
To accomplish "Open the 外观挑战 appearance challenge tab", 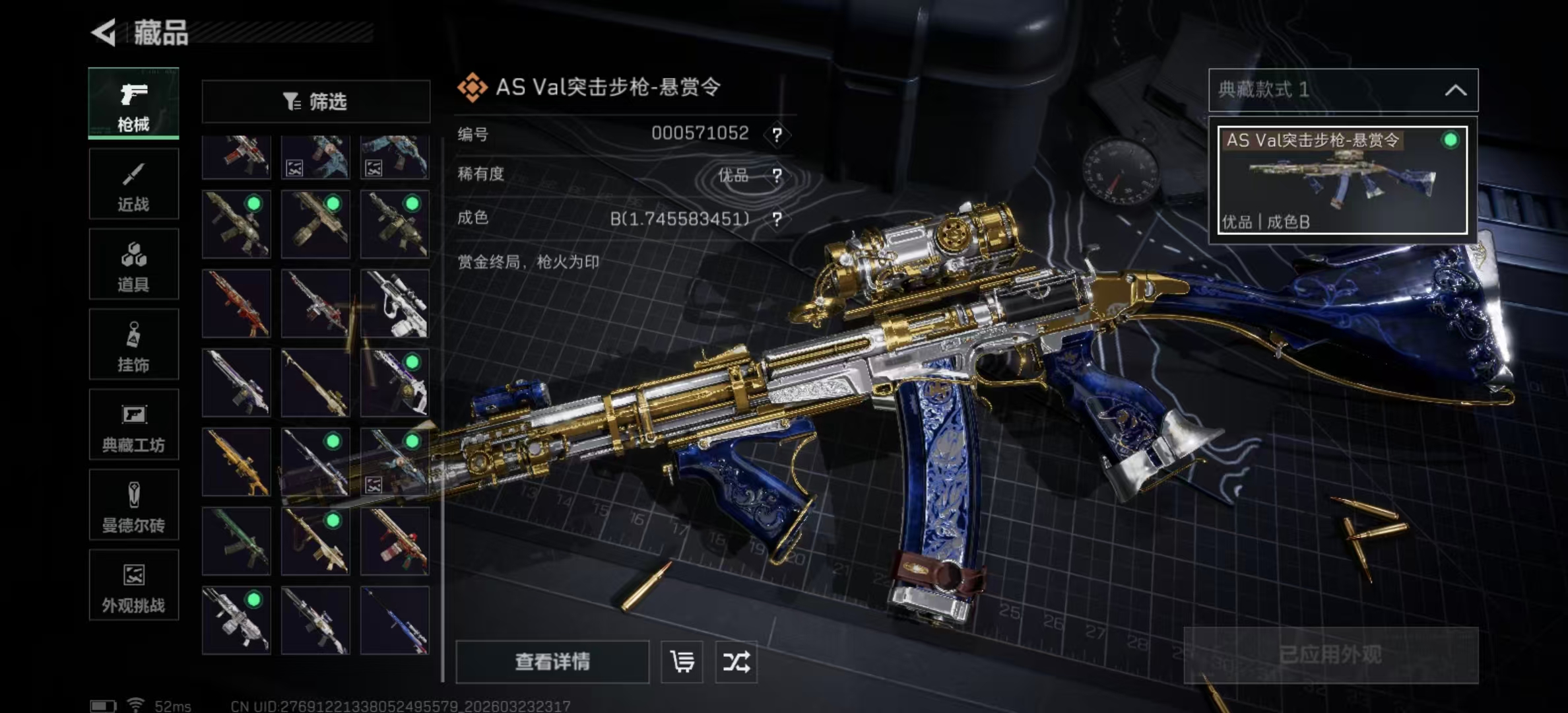I will pyautogui.click(x=133, y=586).
